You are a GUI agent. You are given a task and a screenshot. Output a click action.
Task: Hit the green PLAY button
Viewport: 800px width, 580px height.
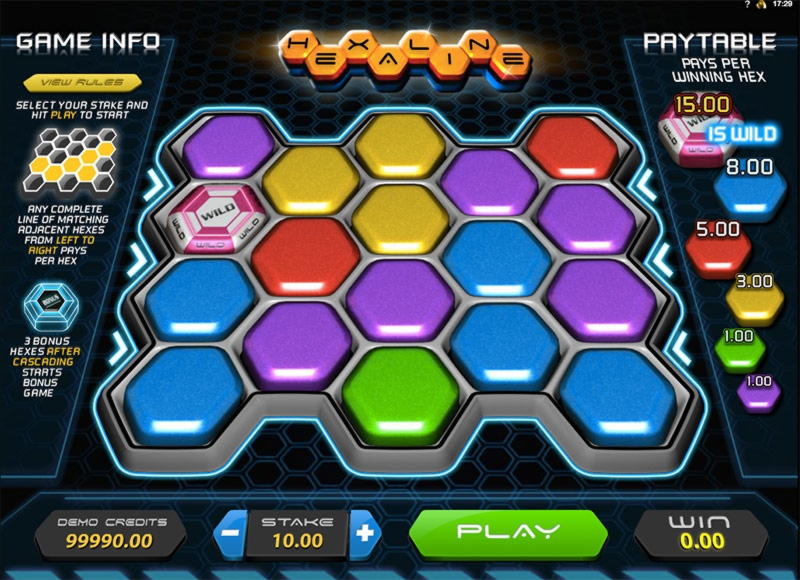click(x=507, y=531)
